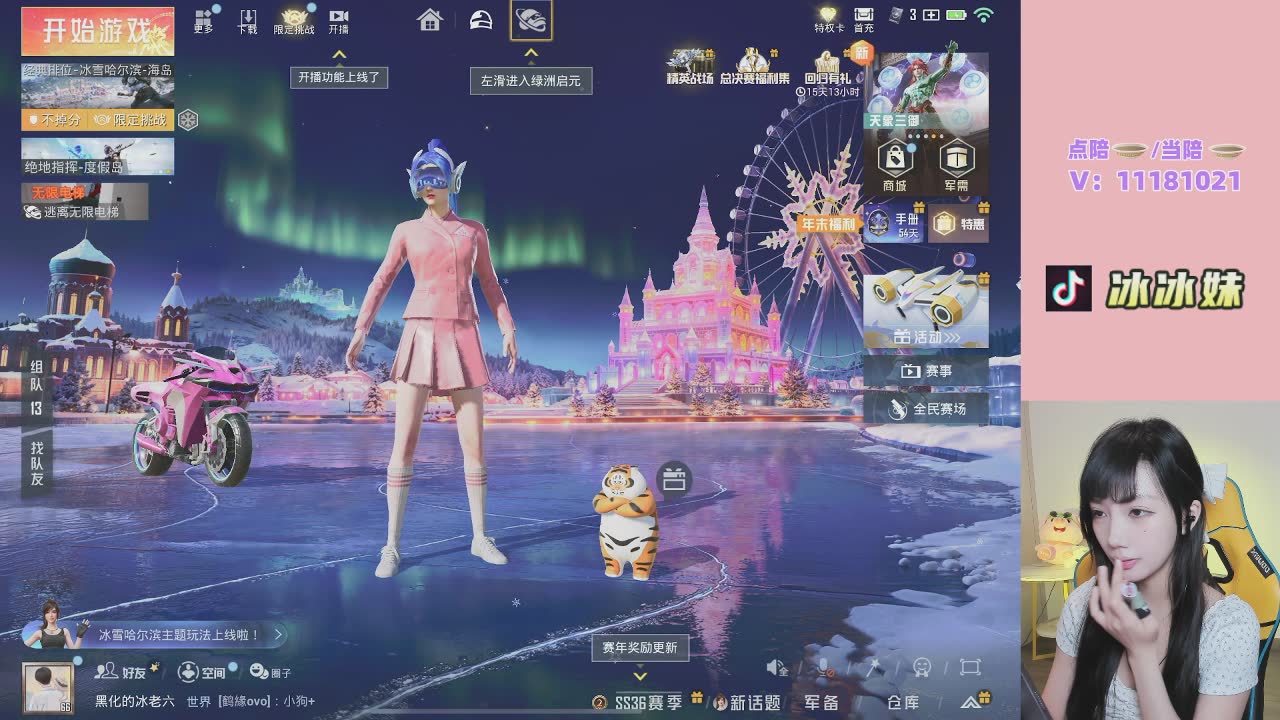Image resolution: width=1280 pixels, height=720 pixels.
Task: Open the 赛事 esports page
Action: (926, 371)
